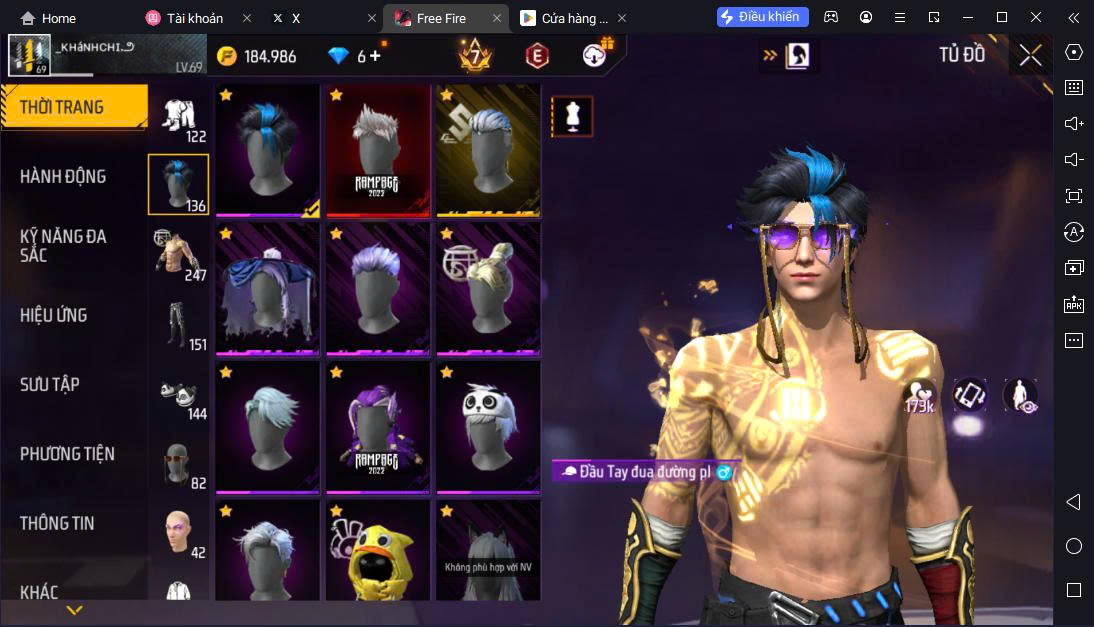The height and width of the screenshot is (627, 1094).
Task: Go to the PHƯƠNG TIỆN tab
Action: [x=67, y=454]
